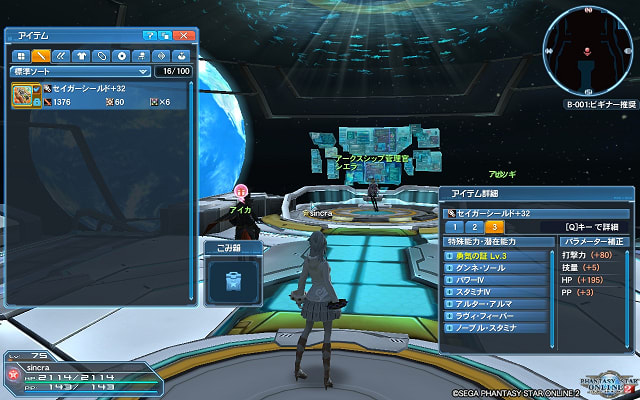Switch to the disc category tab
Screen dimensions: 640x400
coord(122,56)
